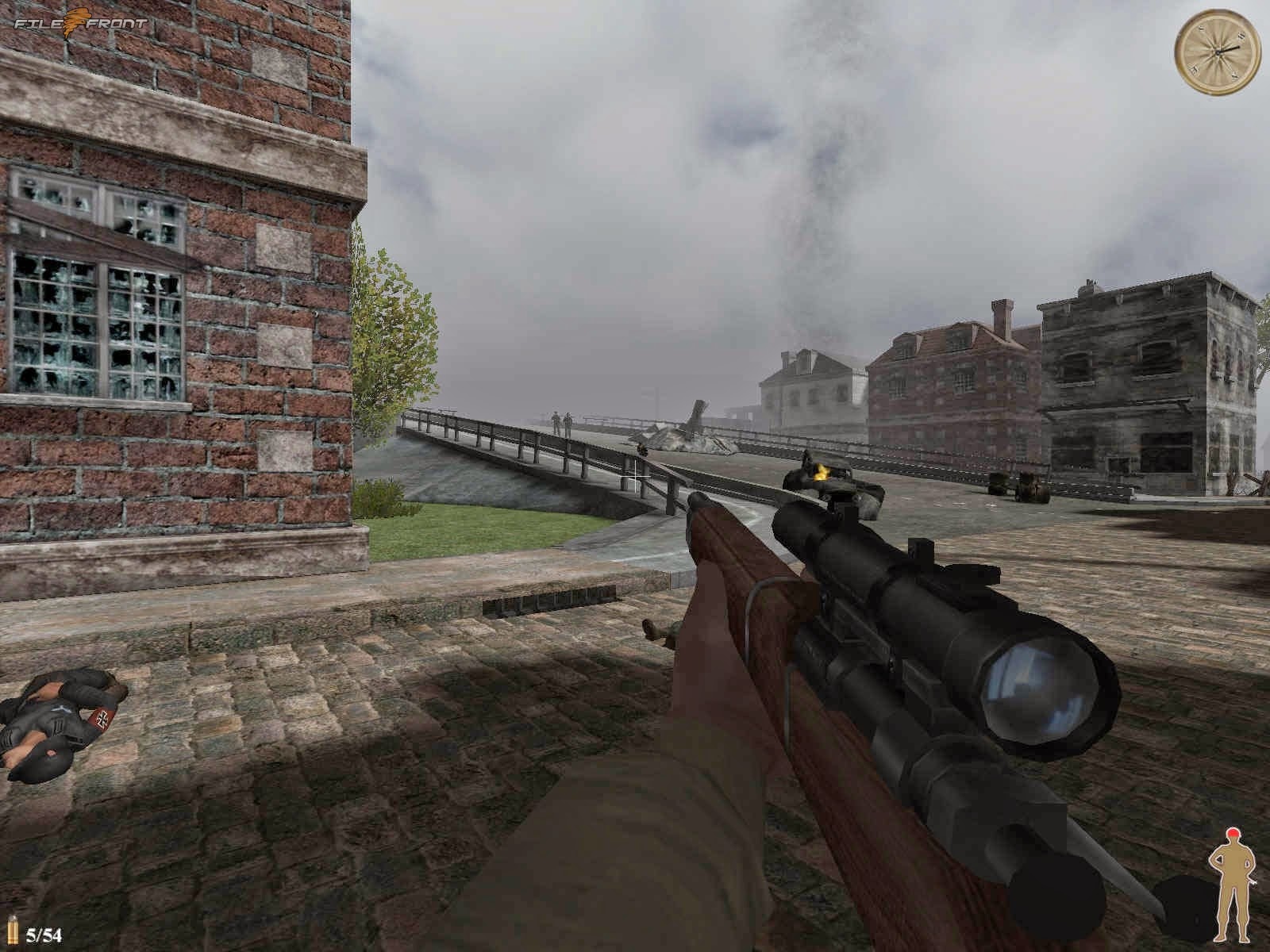The height and width of the screenshot is (952, 1270).
Task: Click the distant soldiers standing on the bridge
Action: pos(560,420)
